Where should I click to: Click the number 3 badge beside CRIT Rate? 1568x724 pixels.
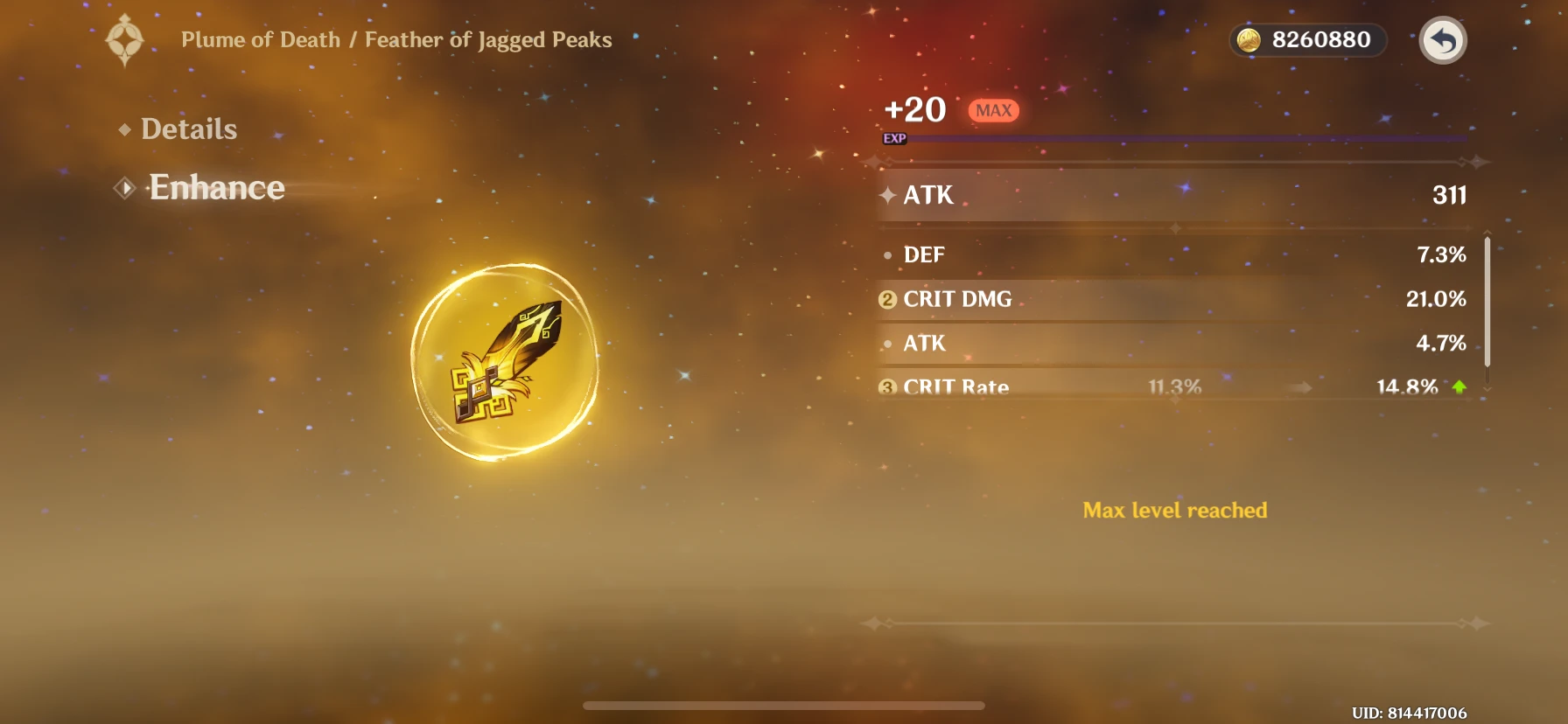(886, 387)
